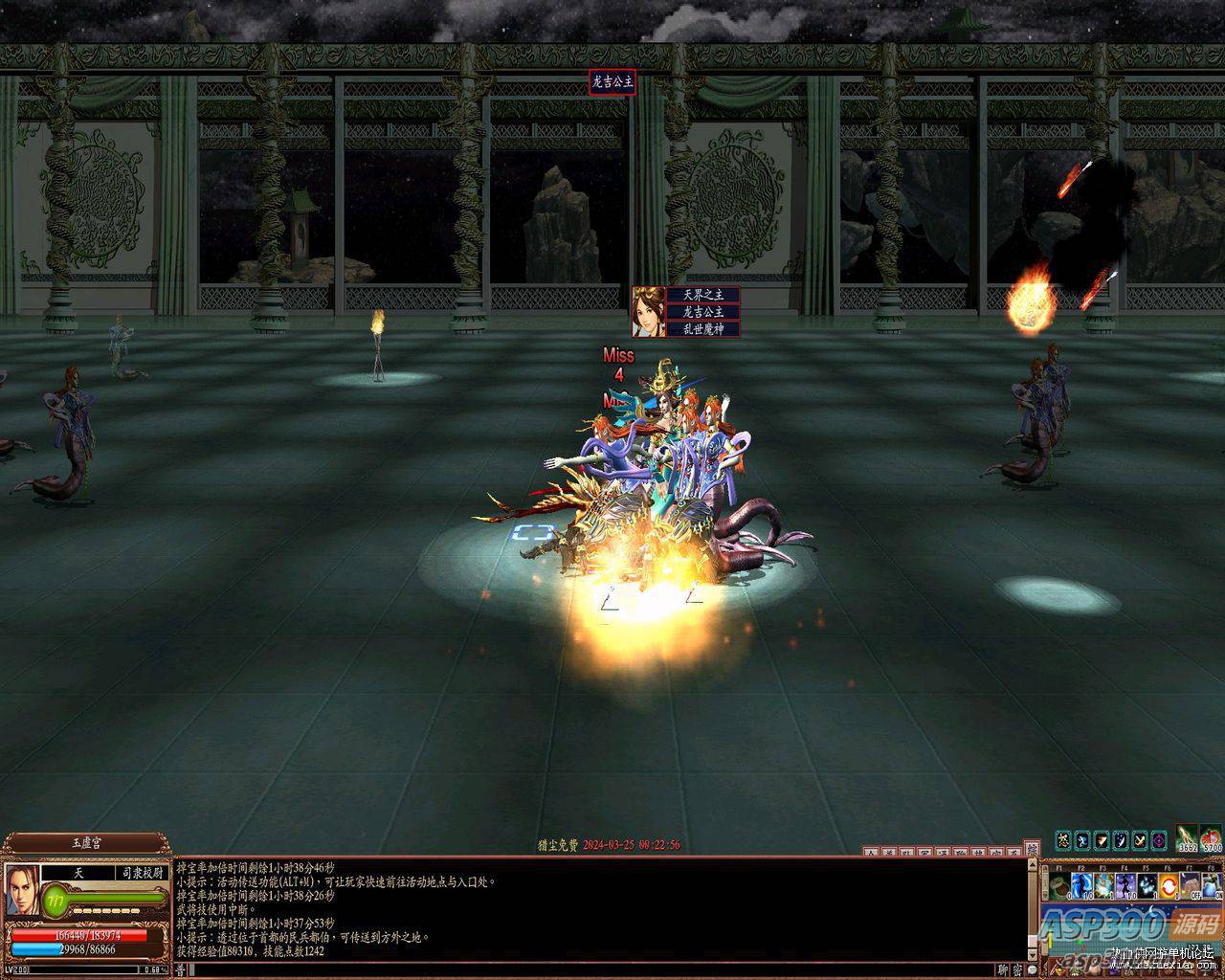Use the F6 orange circular arrows skill

[1169, 885]
